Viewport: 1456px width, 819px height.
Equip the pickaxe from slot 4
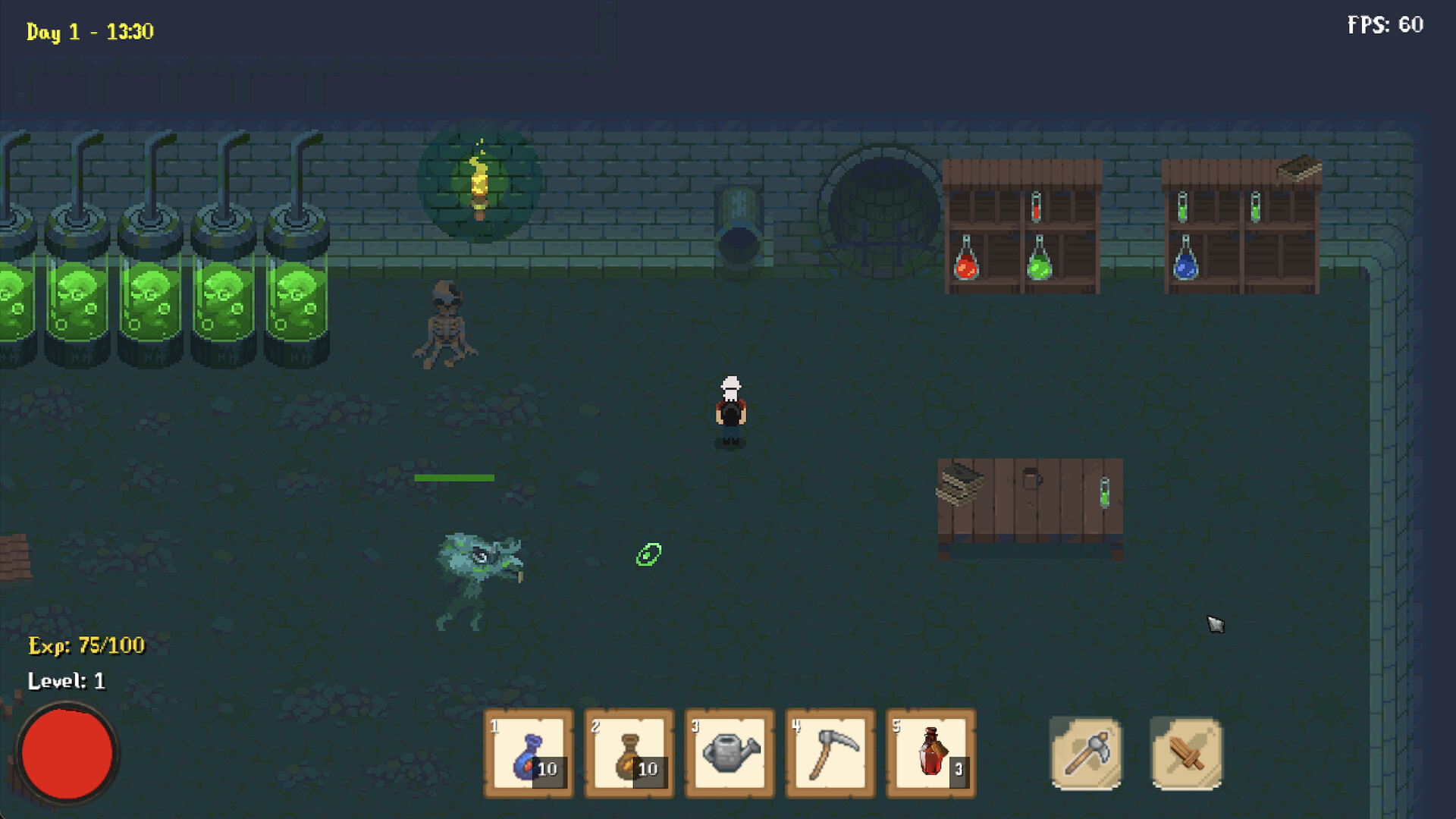830,755
